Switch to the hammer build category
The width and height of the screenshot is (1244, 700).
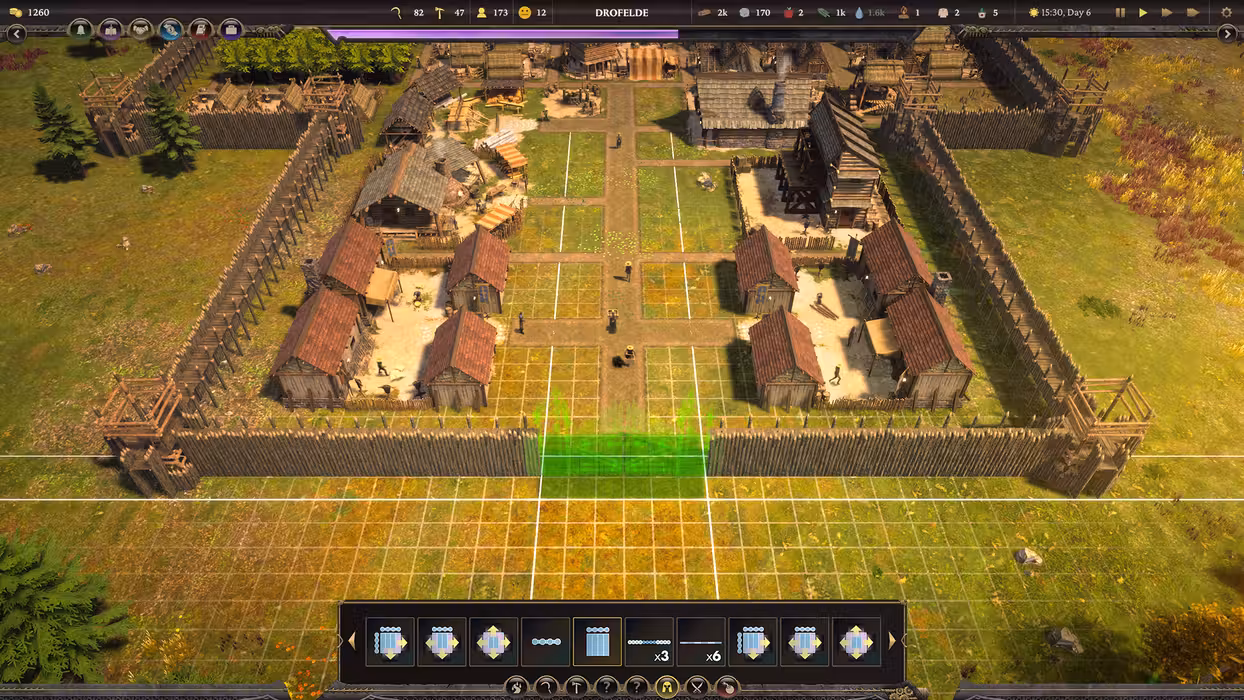pos(577,687)
